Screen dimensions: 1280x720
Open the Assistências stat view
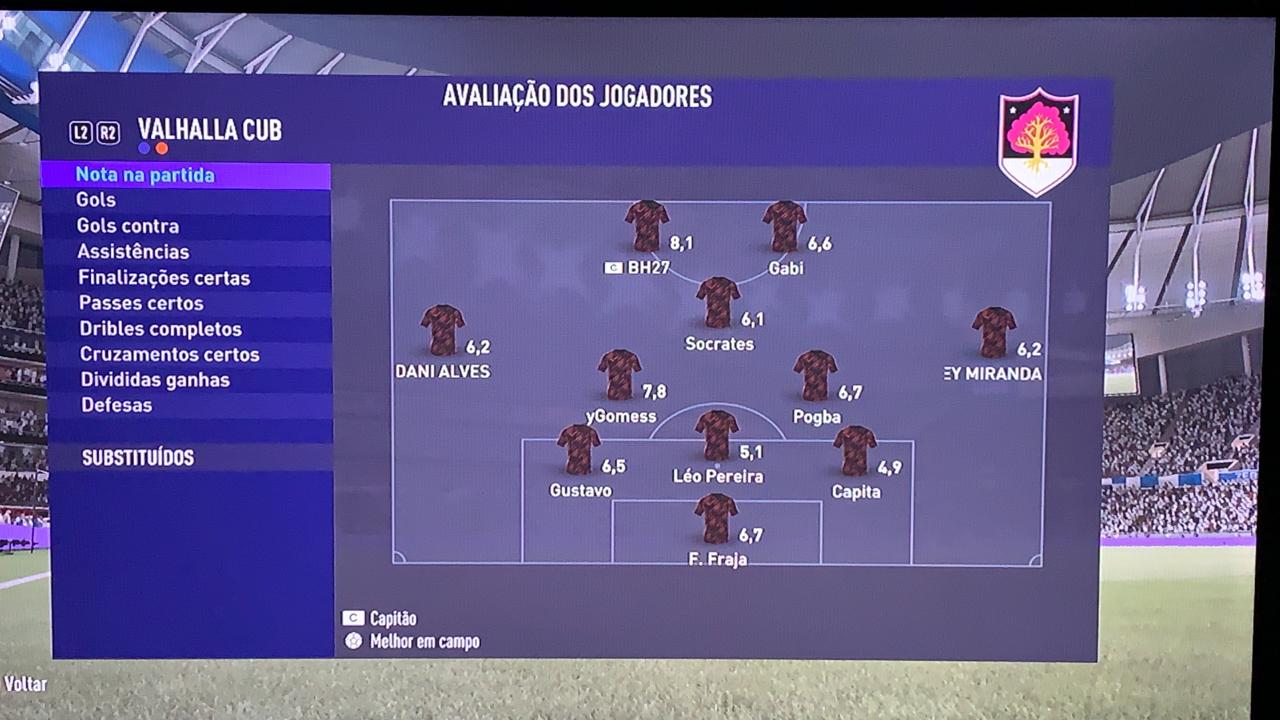[133, 252]
